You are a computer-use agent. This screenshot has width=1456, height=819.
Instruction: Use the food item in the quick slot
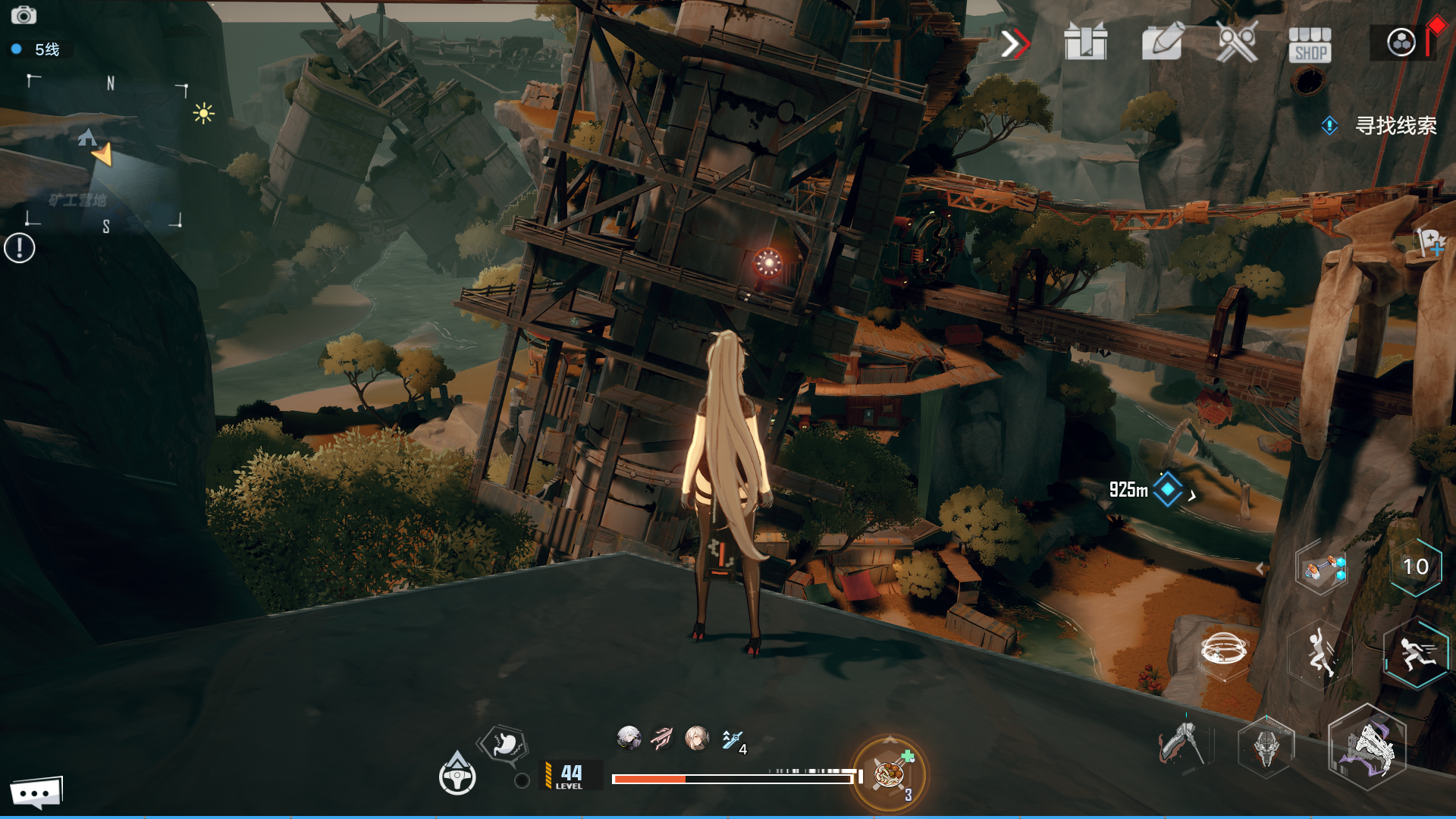click(x=889, y=775)
